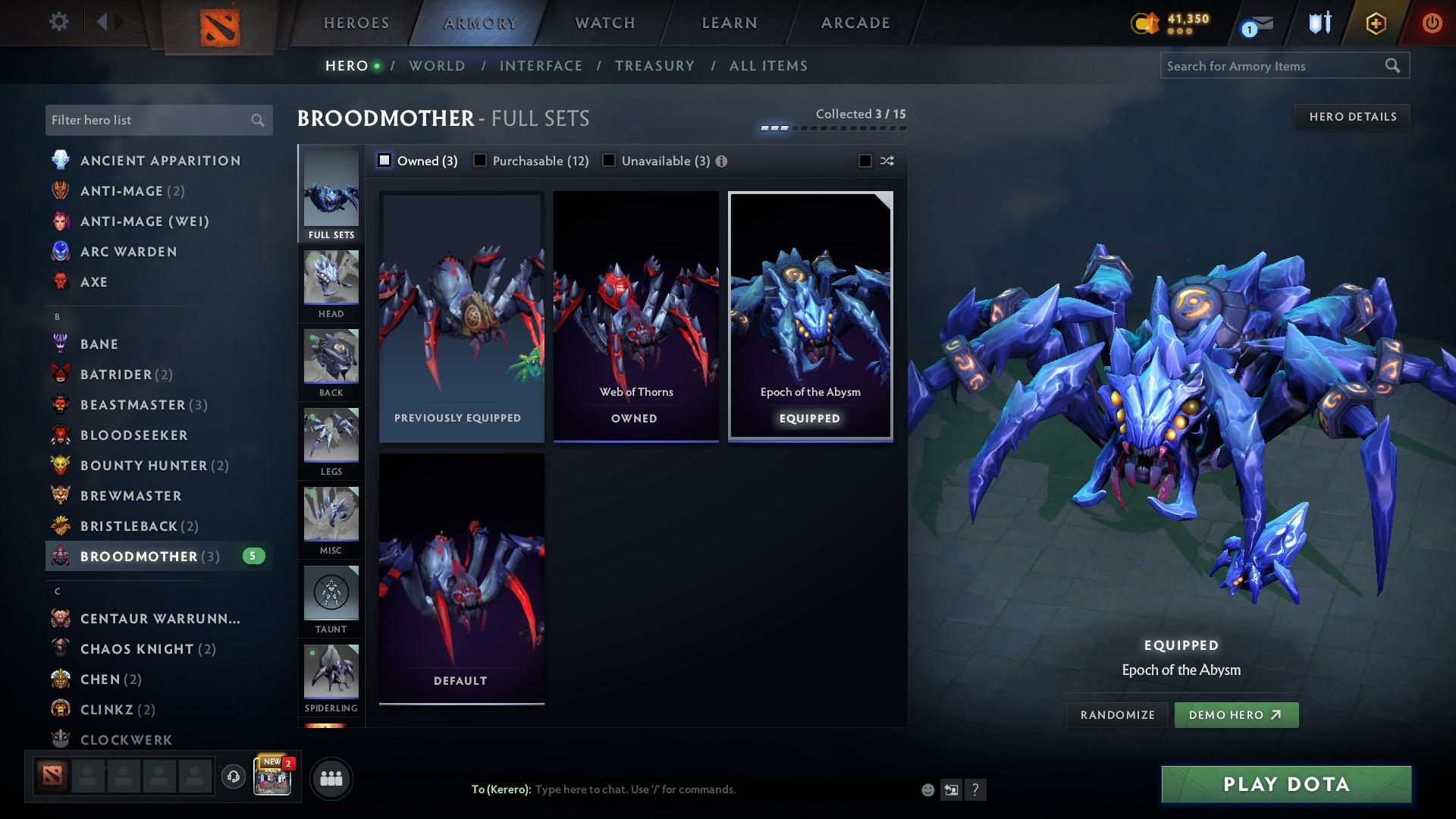Image resolution: width=1456 pixels, height=819 pixels.
Task: Open the friends list icon near chat
Action: 331,778
